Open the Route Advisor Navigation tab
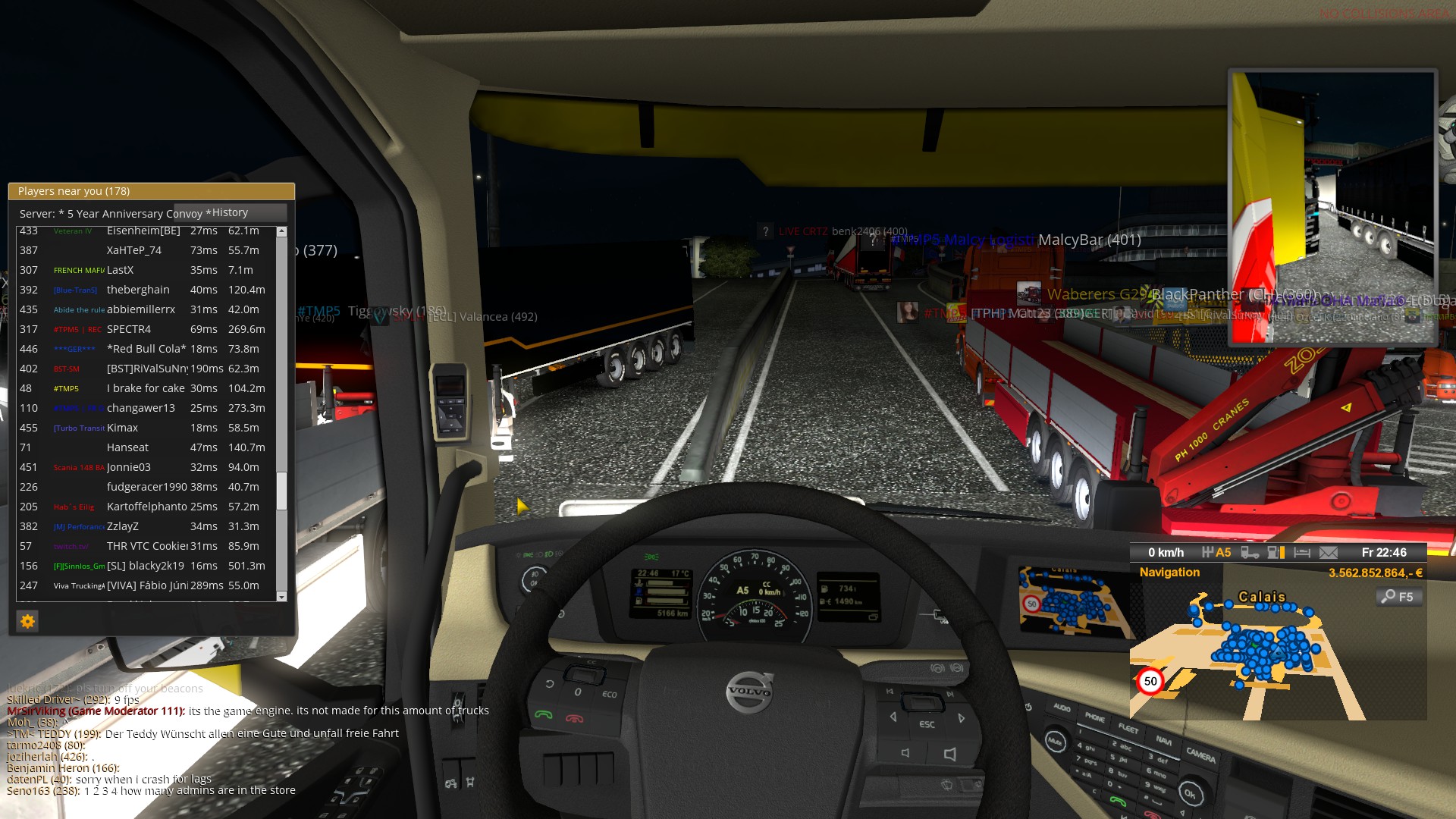The image size is (1456, 819). click(1169, 573)
